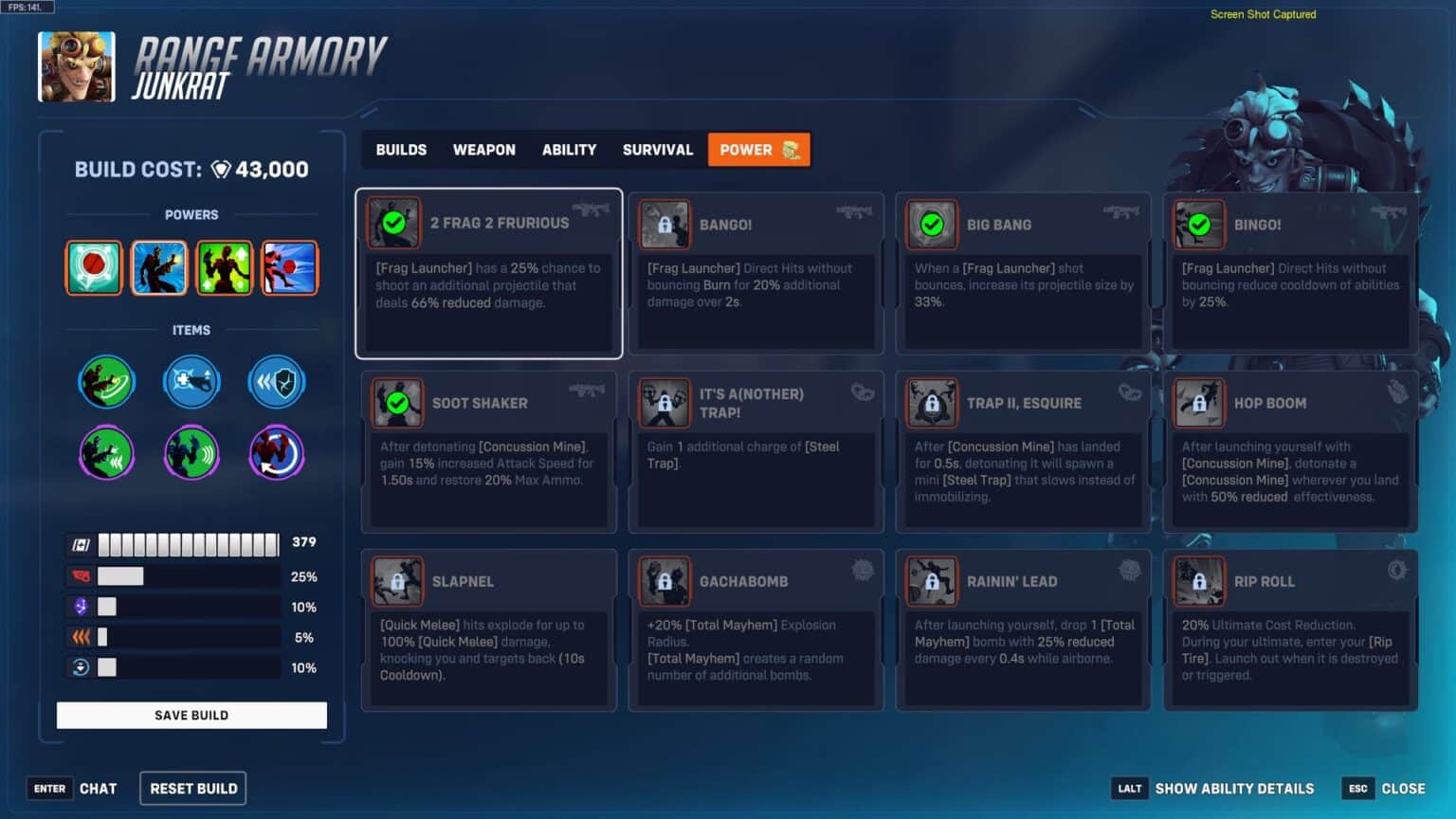The image size is (1456, 819).
Task: Toggle the equipped checkmark on Big Bang
Action: (931, 225)
